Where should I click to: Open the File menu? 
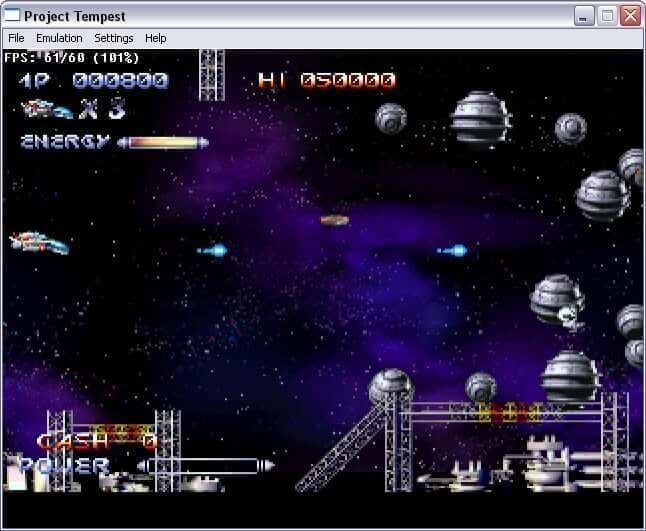coord(16,38)
